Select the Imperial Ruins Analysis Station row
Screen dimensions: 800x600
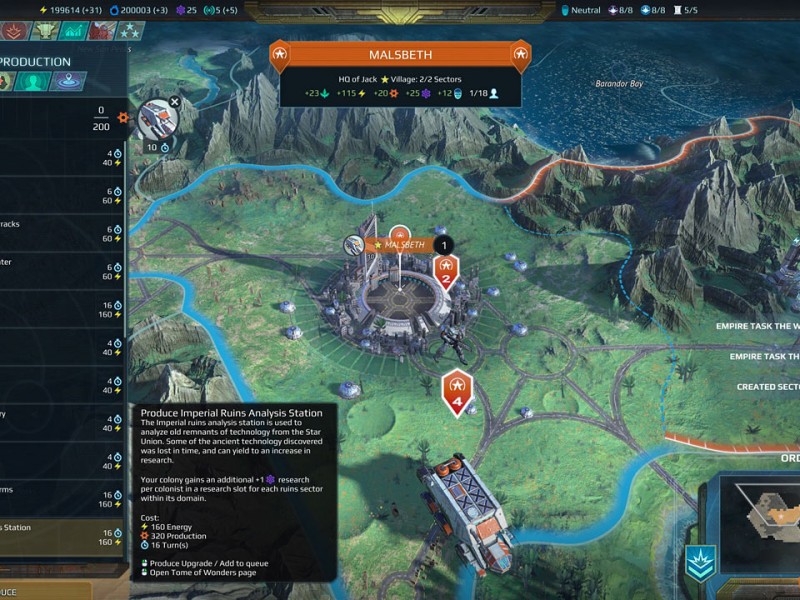click(x=62, y=535)
